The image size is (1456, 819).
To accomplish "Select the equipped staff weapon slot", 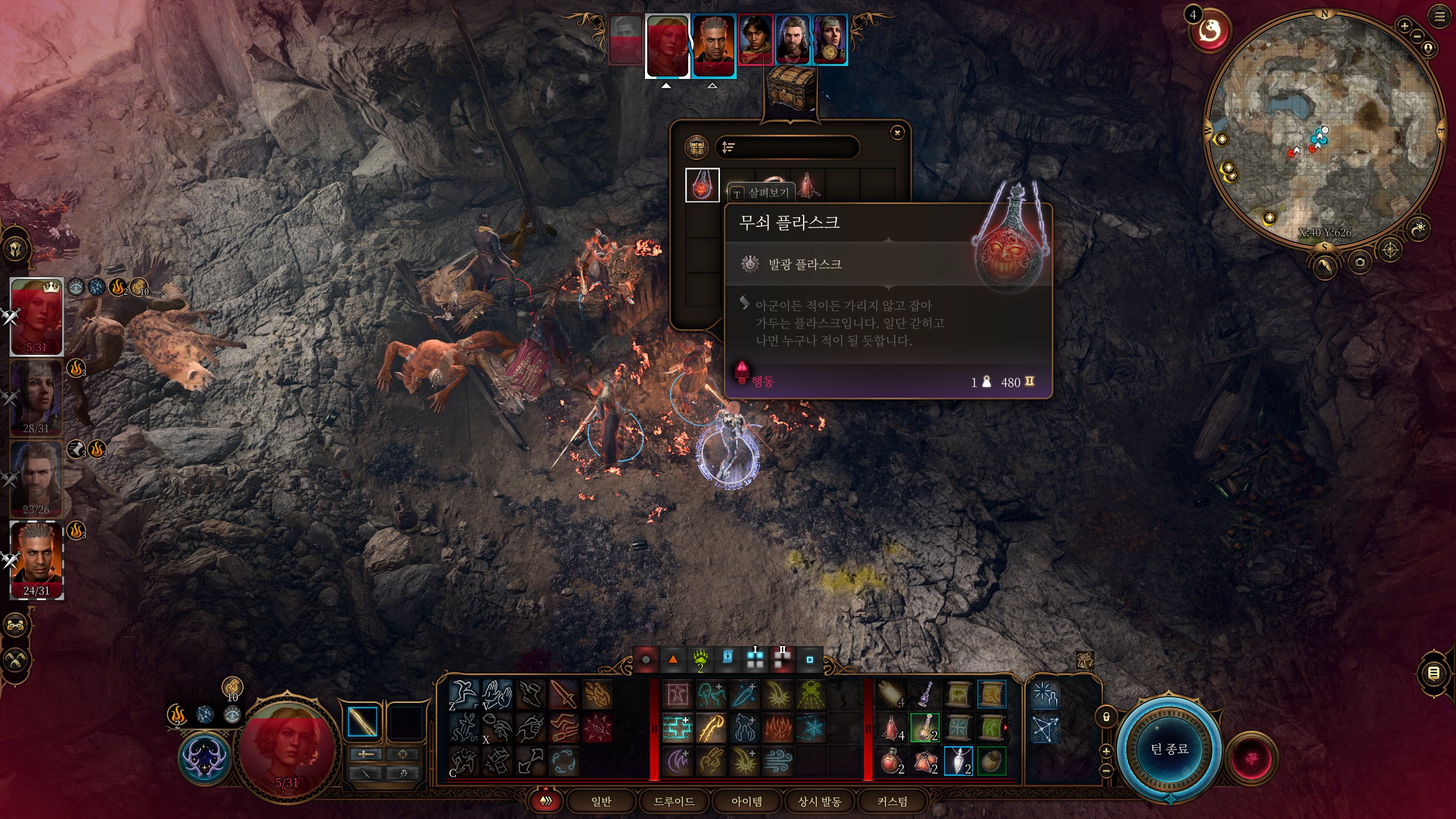I will 362,722.
